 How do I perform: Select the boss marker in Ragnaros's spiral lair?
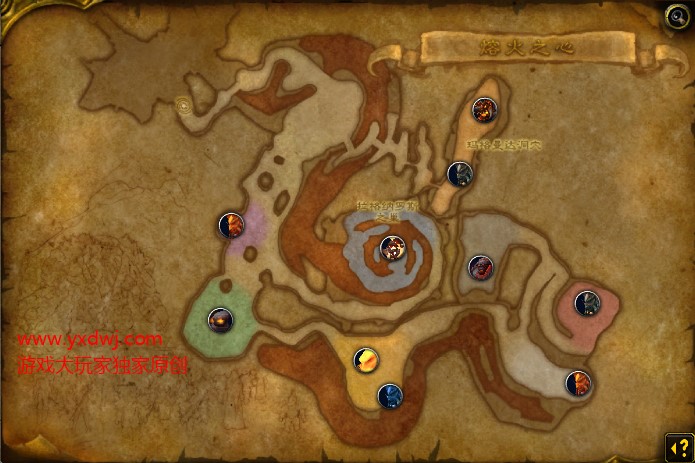click(392, 247)
